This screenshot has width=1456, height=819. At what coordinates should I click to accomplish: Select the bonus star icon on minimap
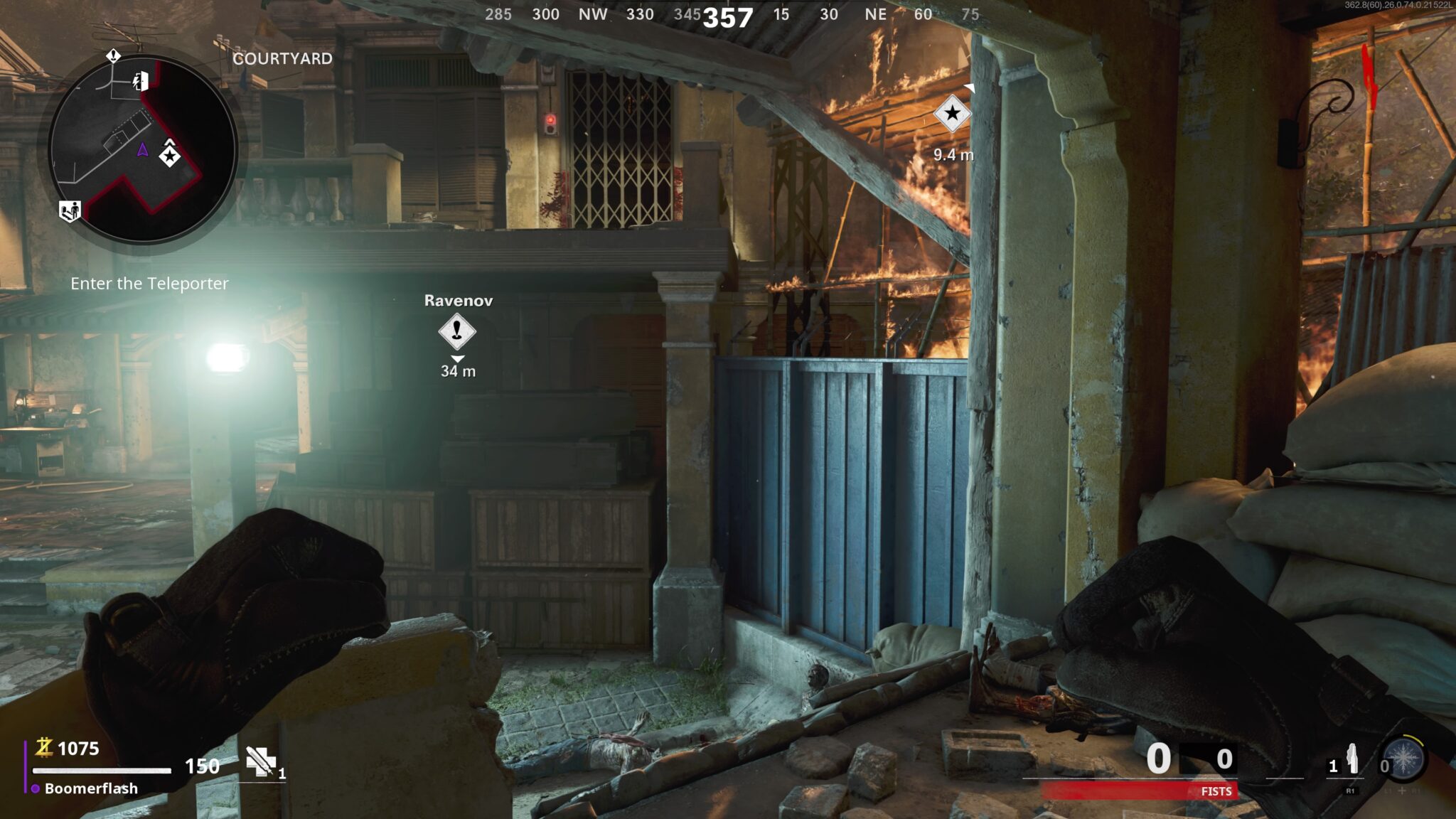tap(170, 156)
